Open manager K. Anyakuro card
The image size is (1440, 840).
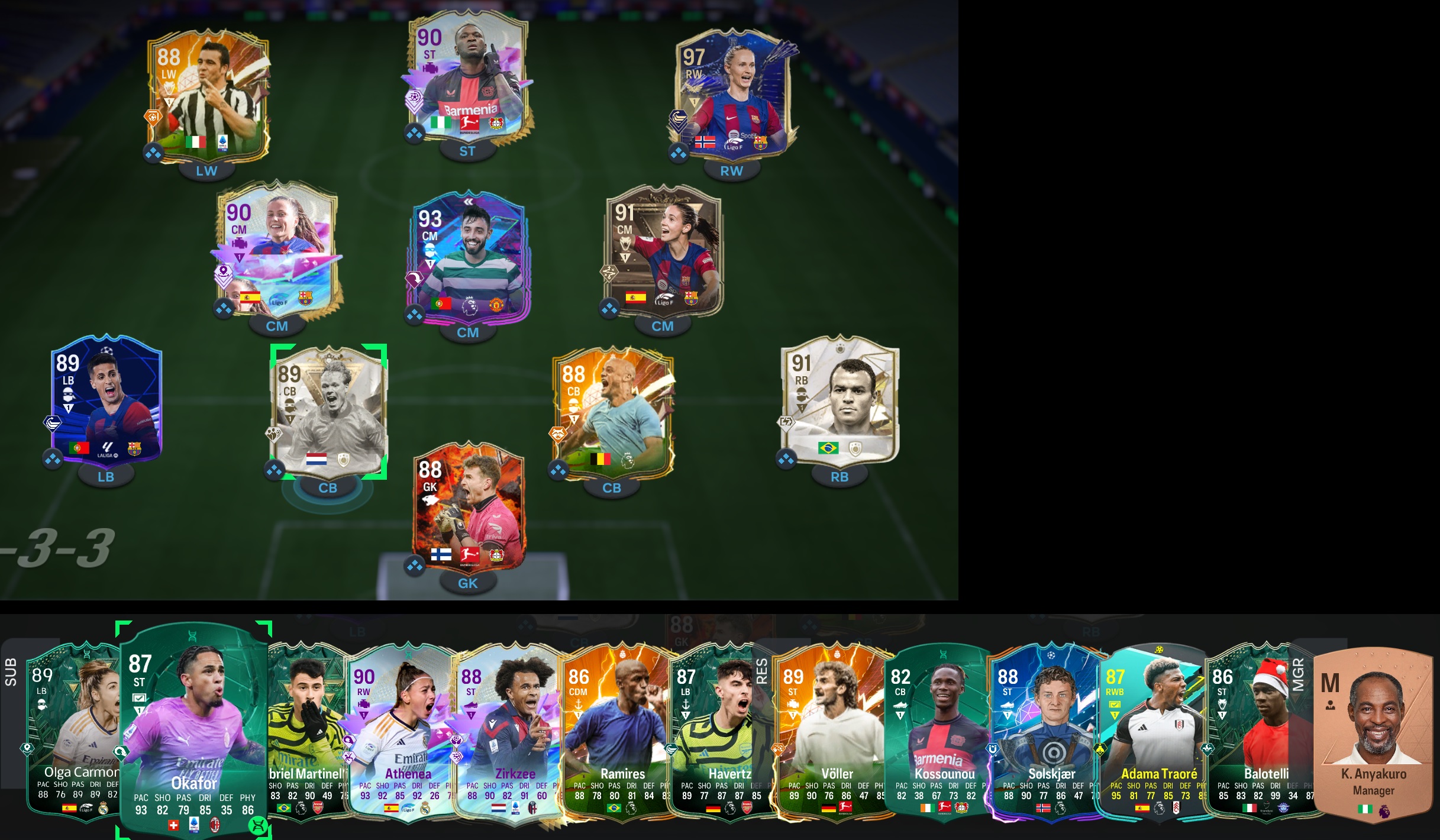click(1374, 734)
